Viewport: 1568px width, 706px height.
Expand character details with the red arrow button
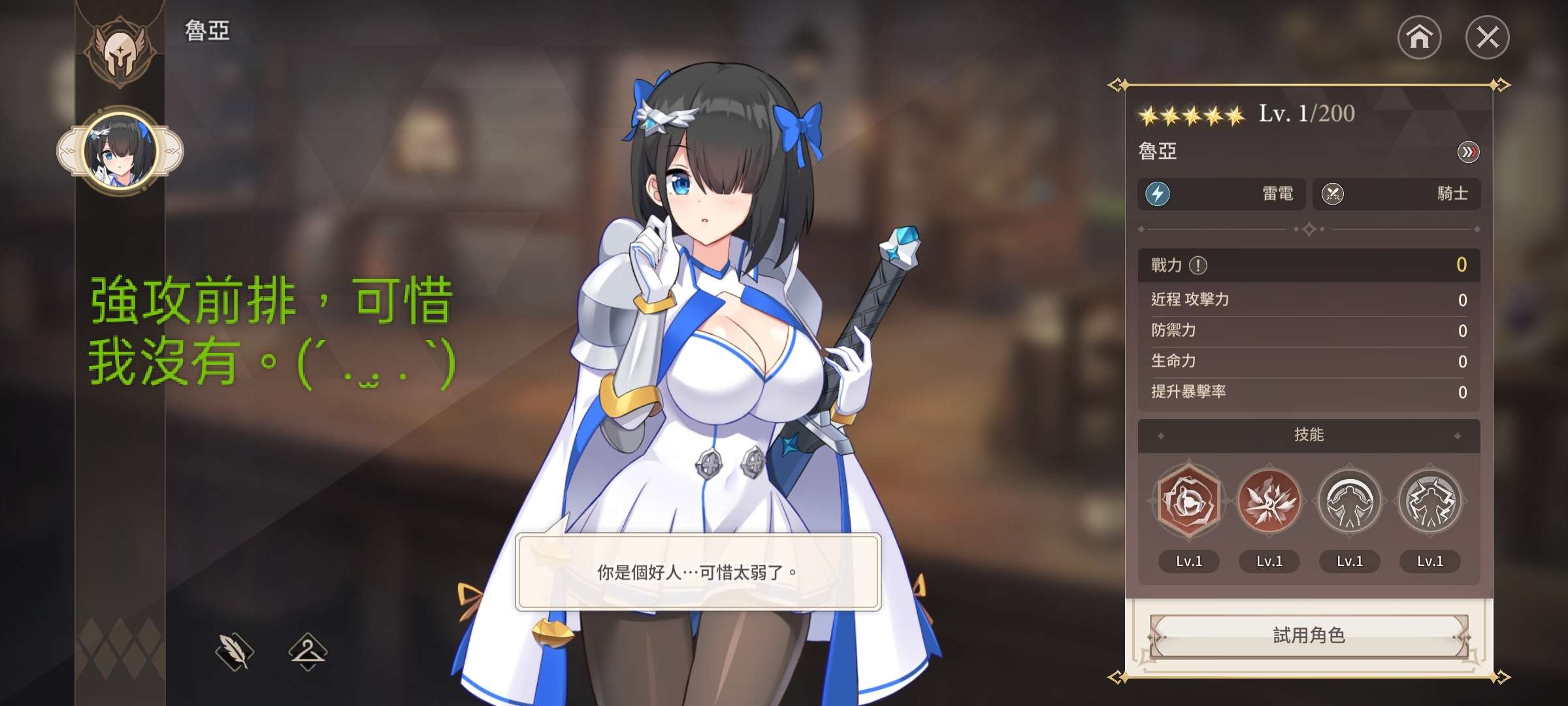point(1468,152)
